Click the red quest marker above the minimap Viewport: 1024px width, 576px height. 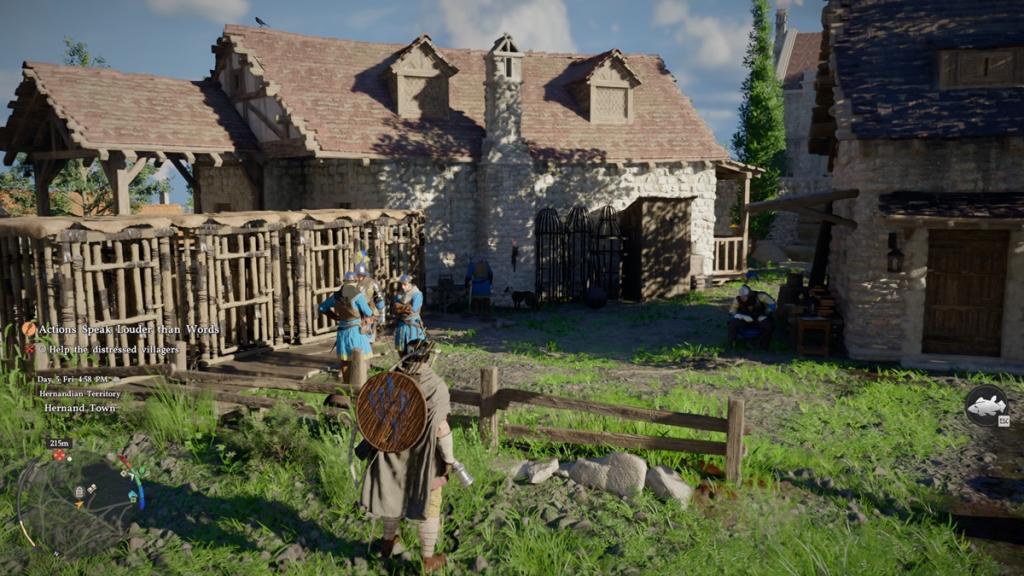(59, 455)
